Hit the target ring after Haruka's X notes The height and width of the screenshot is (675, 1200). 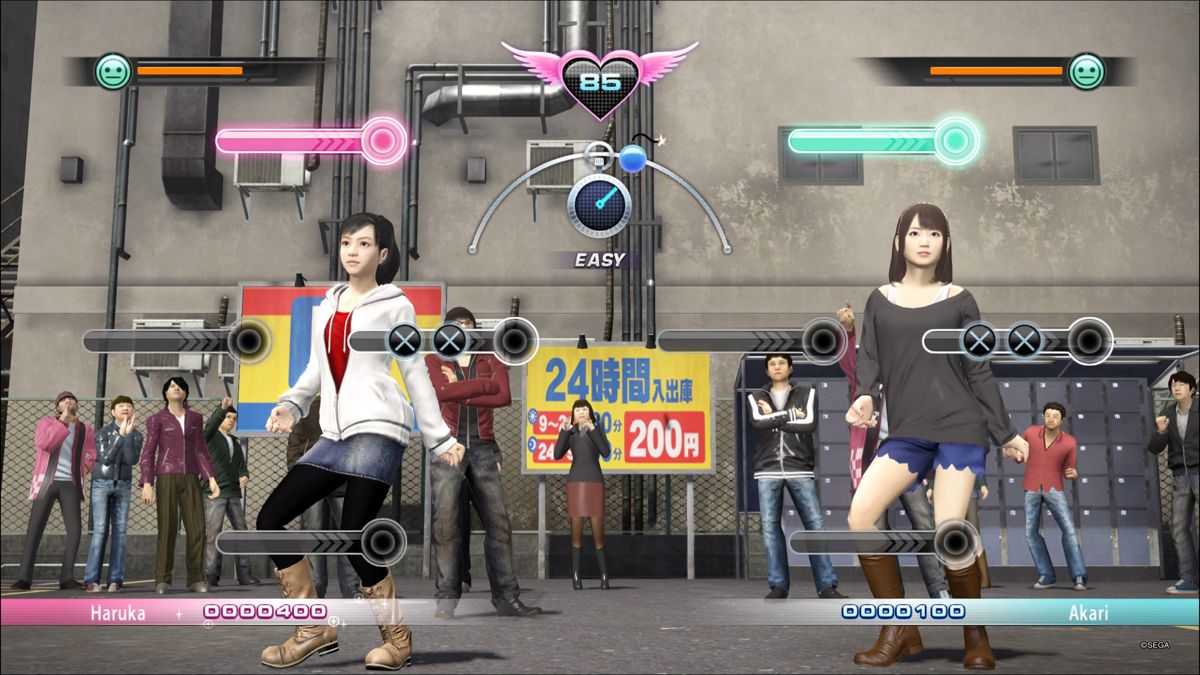[515, 341]
